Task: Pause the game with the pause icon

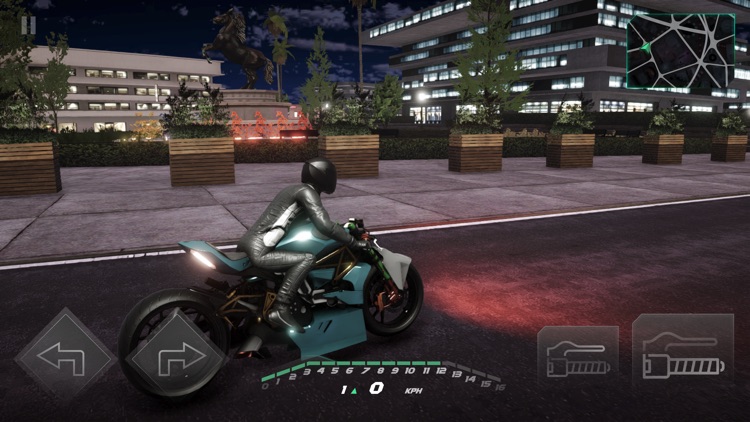Action: point(29,24)
